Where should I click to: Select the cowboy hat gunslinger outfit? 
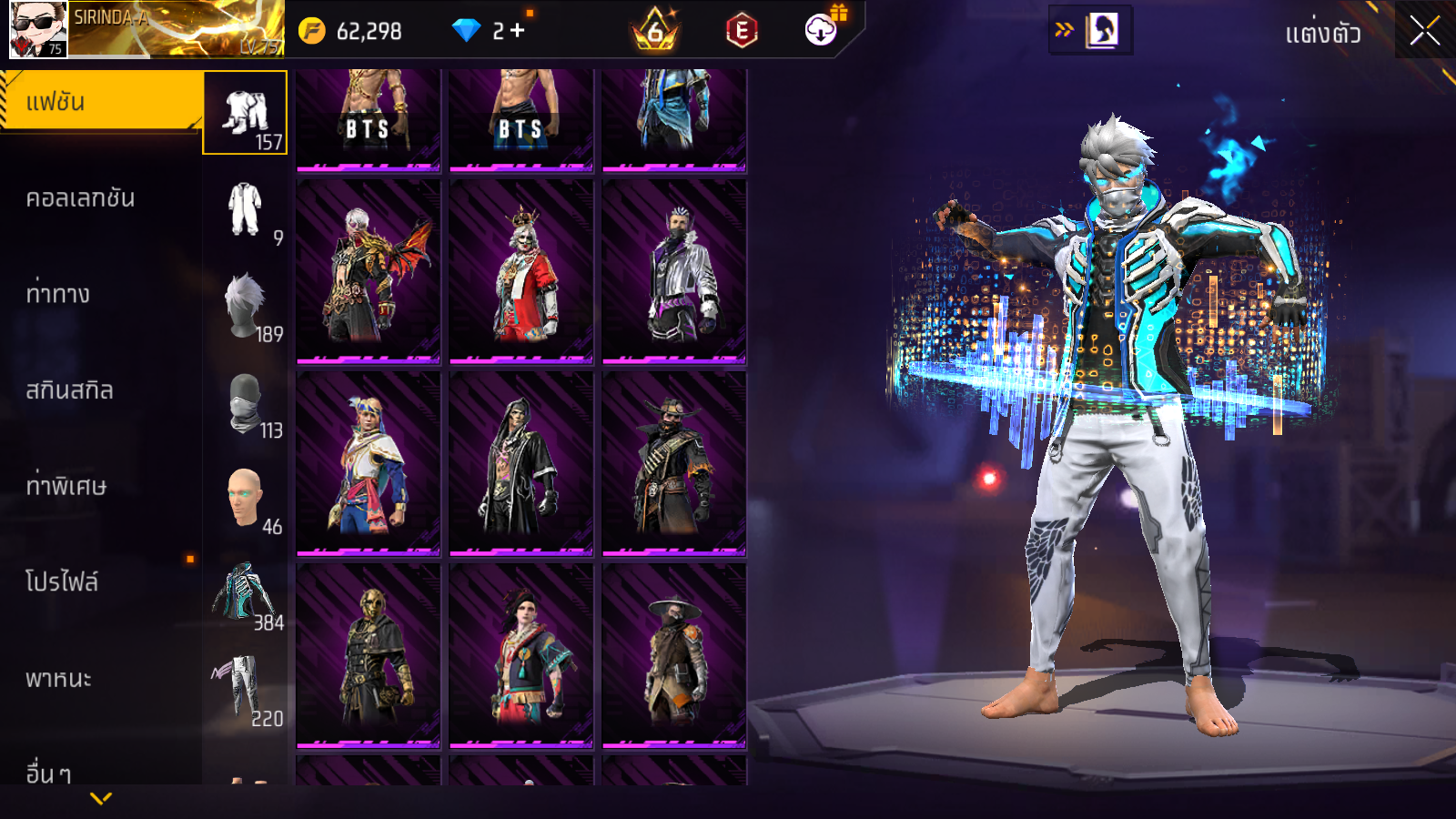point(674,462)
